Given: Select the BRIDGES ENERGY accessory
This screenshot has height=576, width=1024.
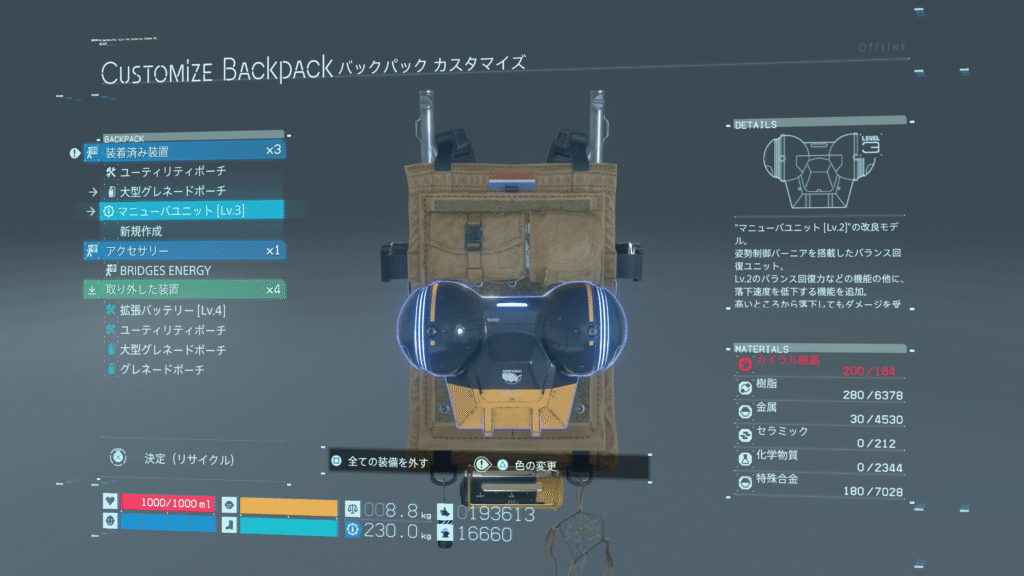Looking at the screenshot, I should [x=166, y=270].
